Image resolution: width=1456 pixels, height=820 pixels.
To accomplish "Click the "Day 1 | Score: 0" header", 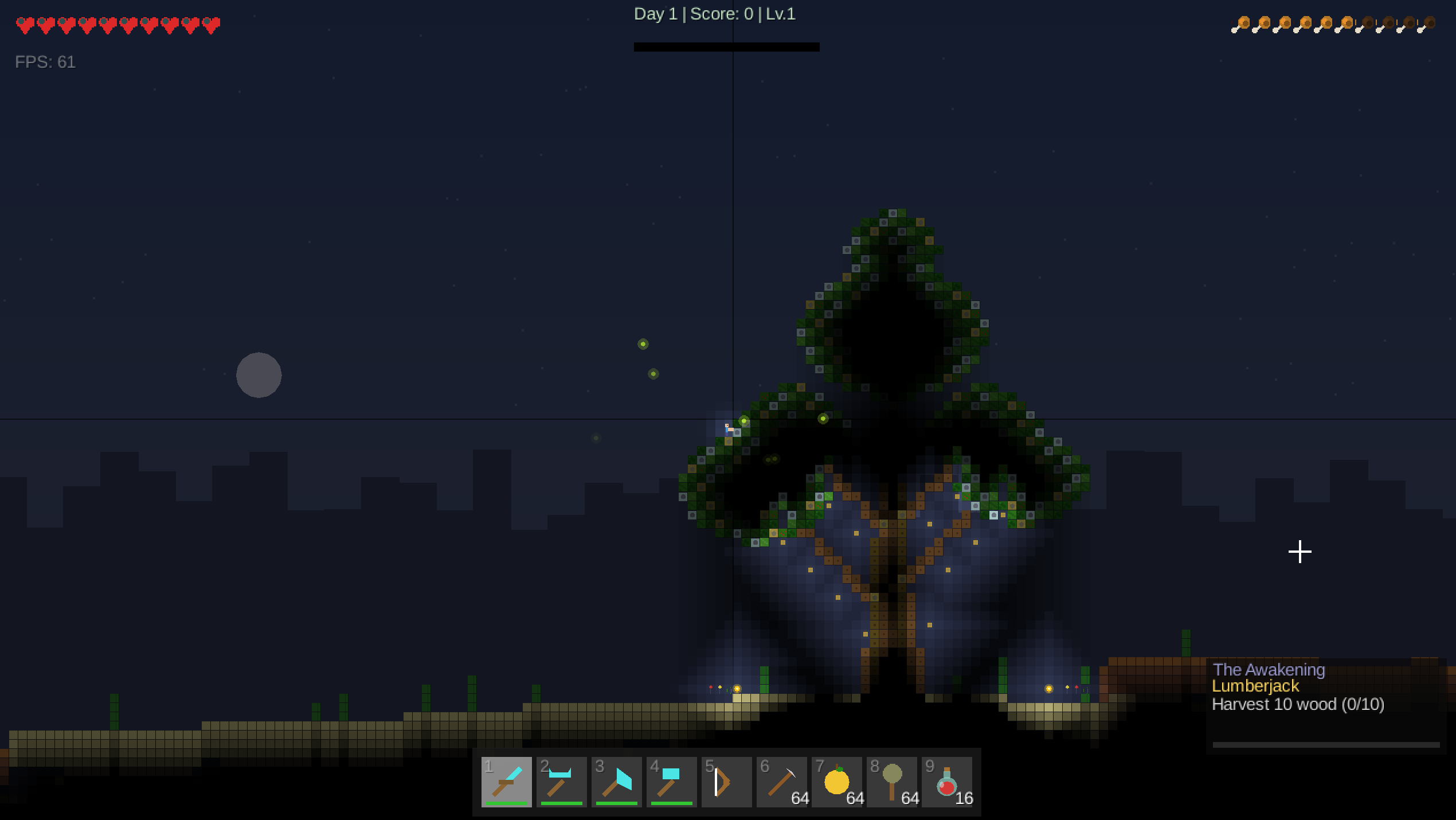I will point(714,14).
